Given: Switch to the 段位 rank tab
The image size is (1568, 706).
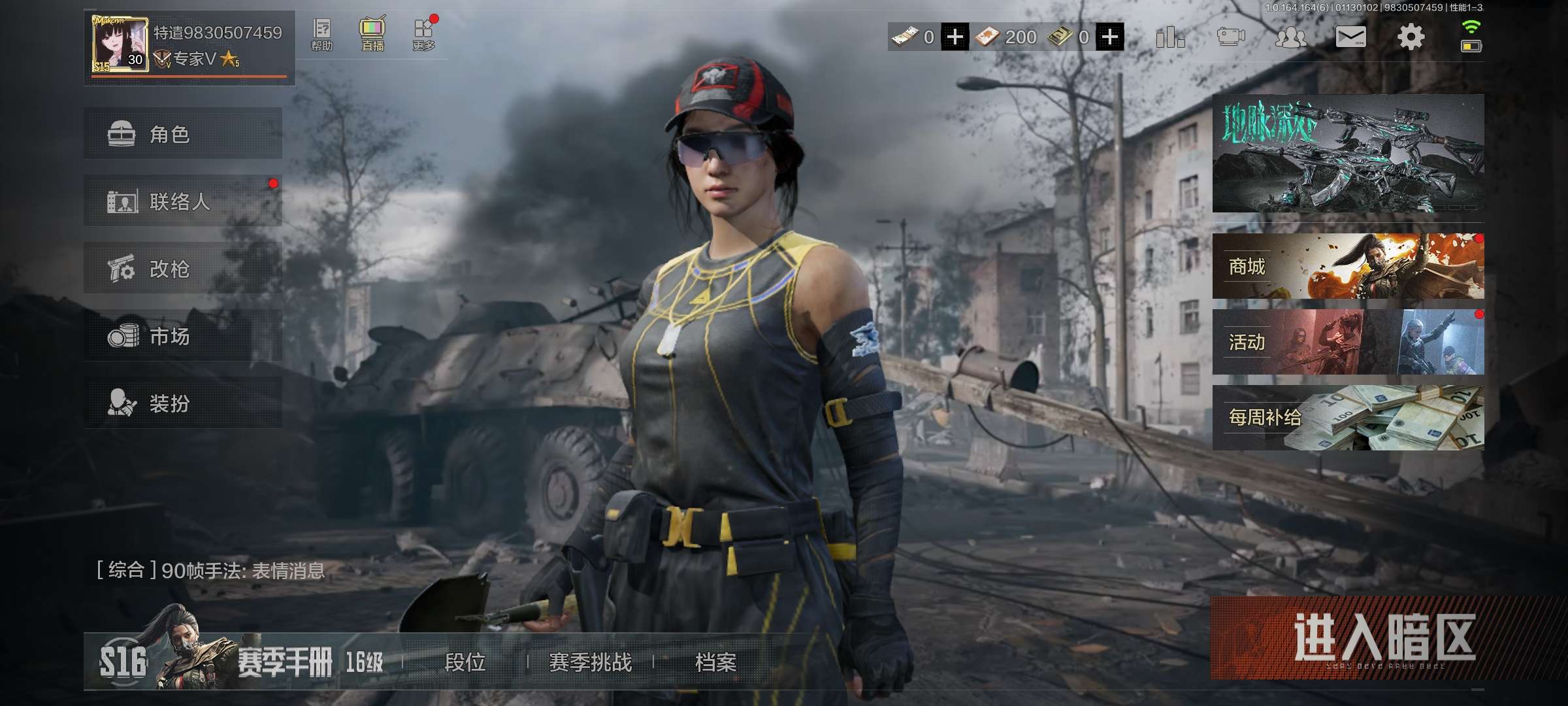Looking at the screenshot, I should click(x=465, y=662).
